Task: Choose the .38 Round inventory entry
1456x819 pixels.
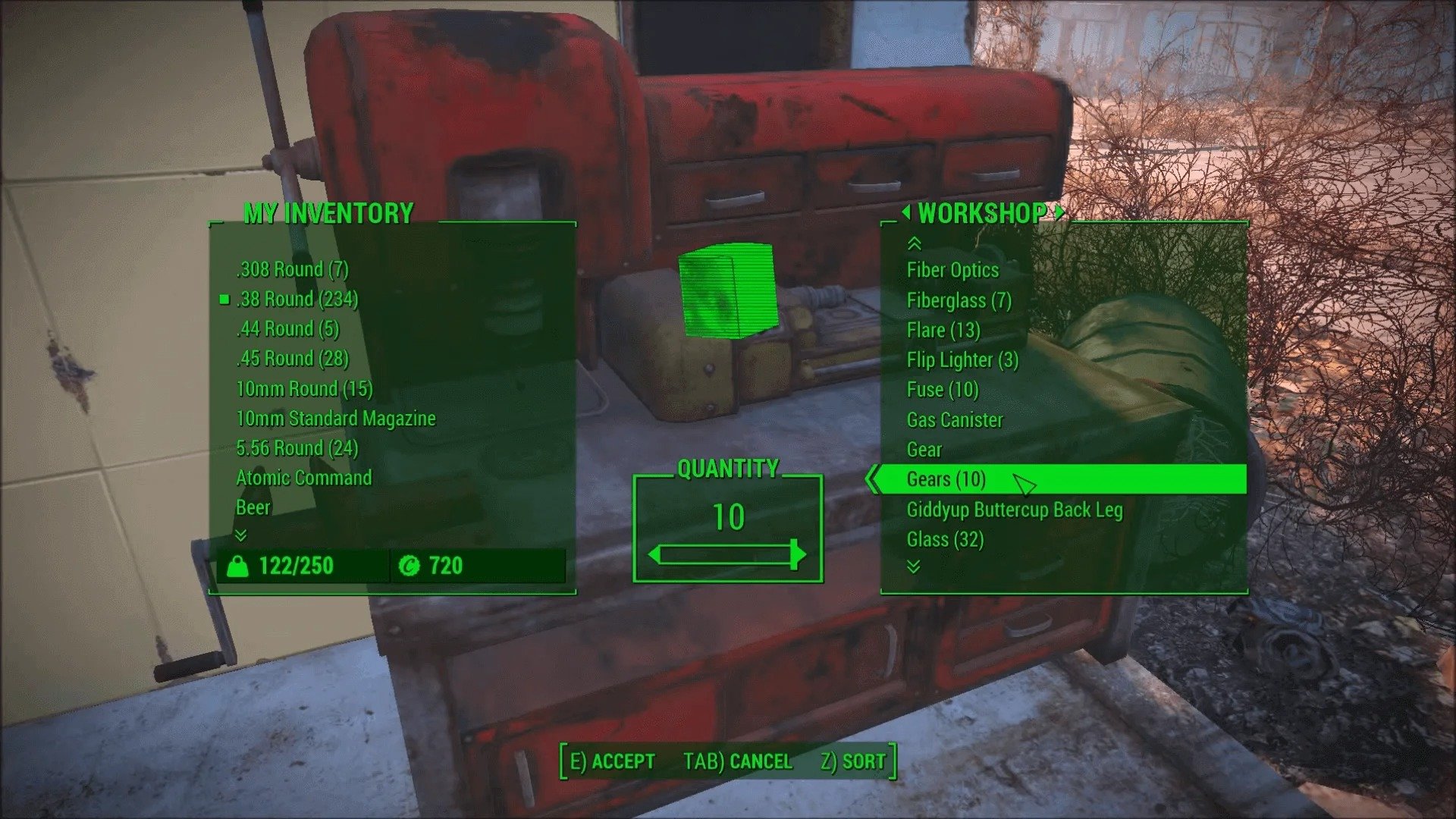Action: 297,299
